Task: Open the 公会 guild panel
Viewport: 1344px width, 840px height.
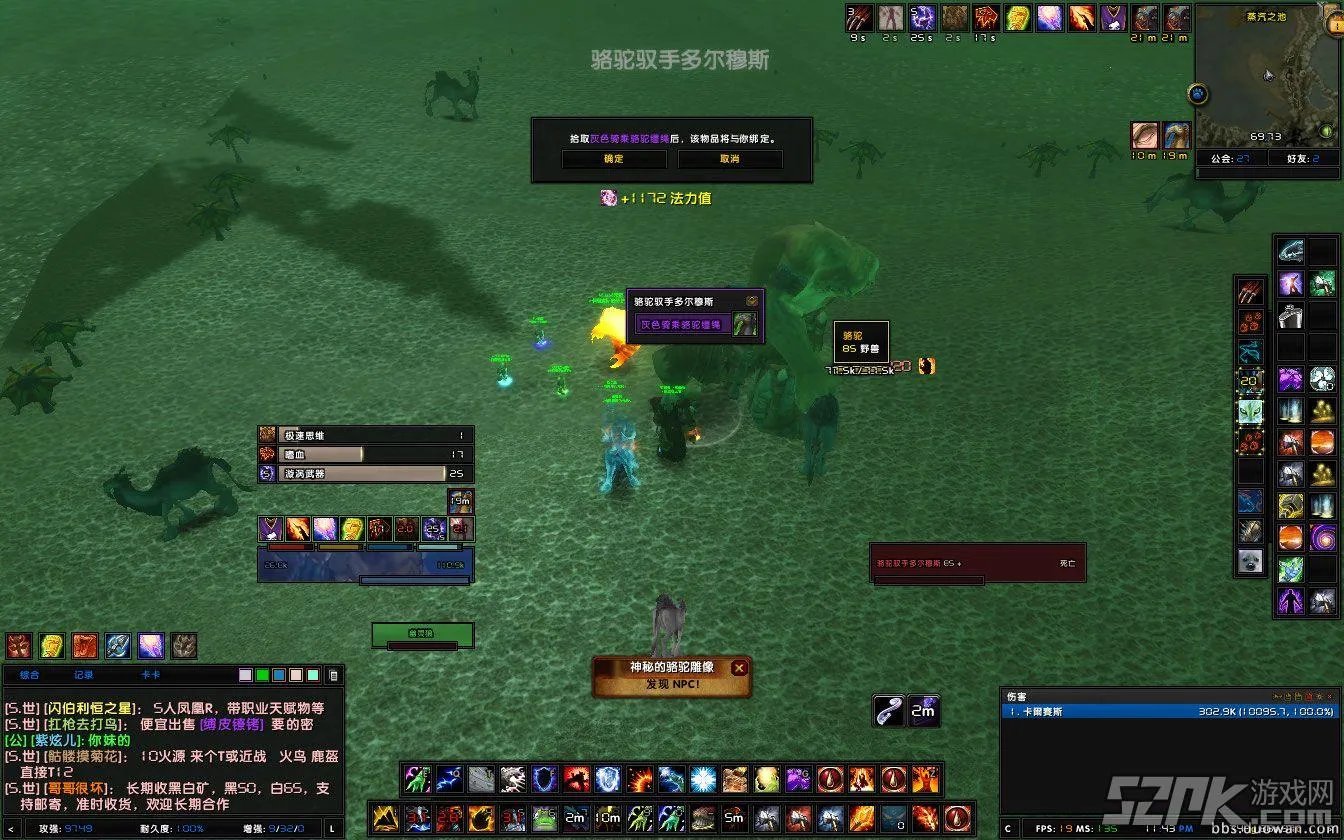Action: pos(1229,158)
